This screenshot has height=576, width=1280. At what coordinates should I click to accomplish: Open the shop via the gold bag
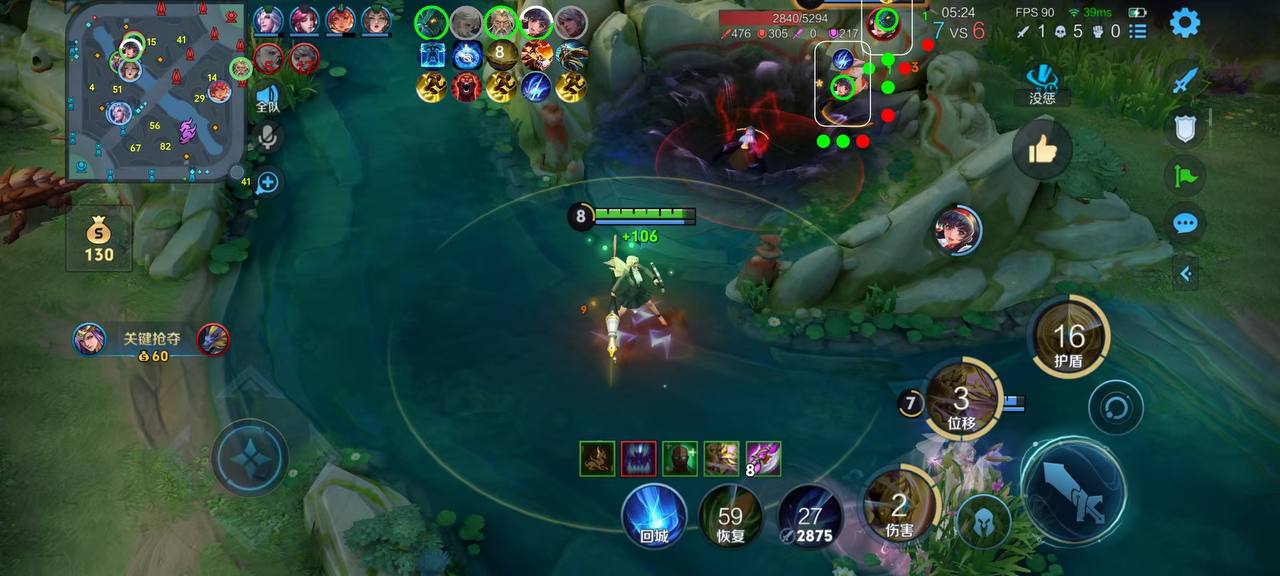point(98,240)
